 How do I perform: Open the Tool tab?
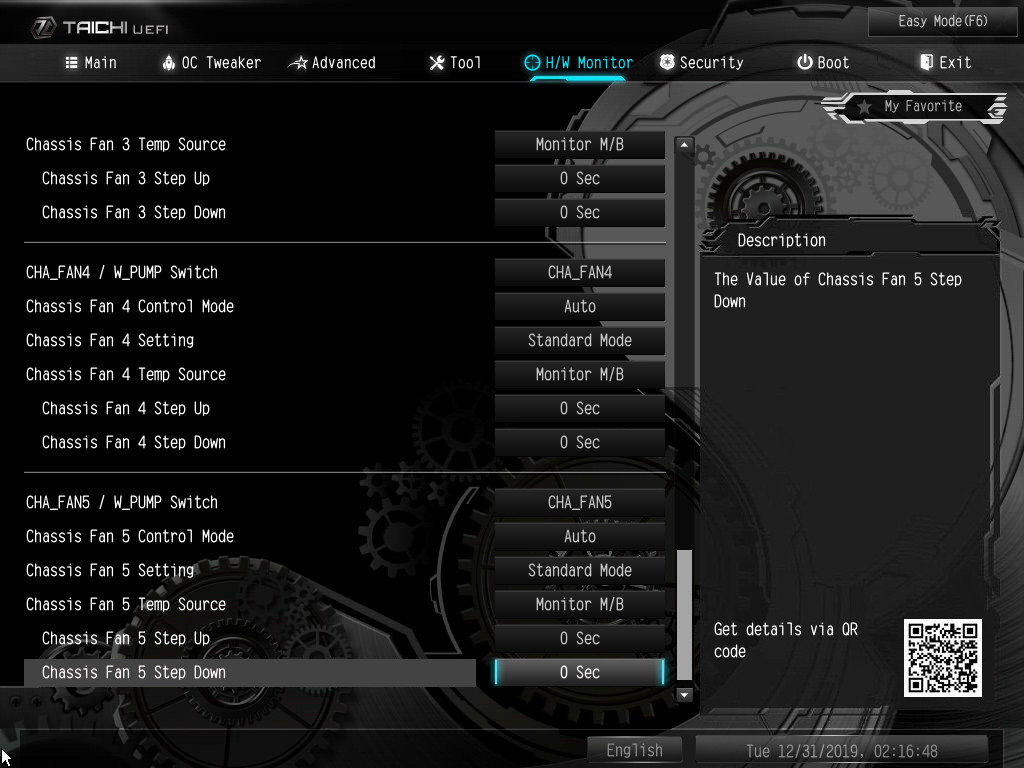tap(455, 63)
